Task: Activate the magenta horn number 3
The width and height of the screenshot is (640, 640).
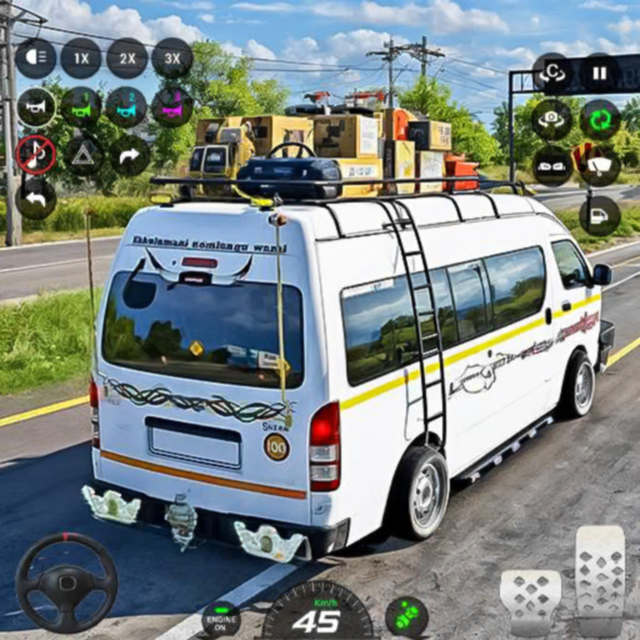Action: pos(172,107)
